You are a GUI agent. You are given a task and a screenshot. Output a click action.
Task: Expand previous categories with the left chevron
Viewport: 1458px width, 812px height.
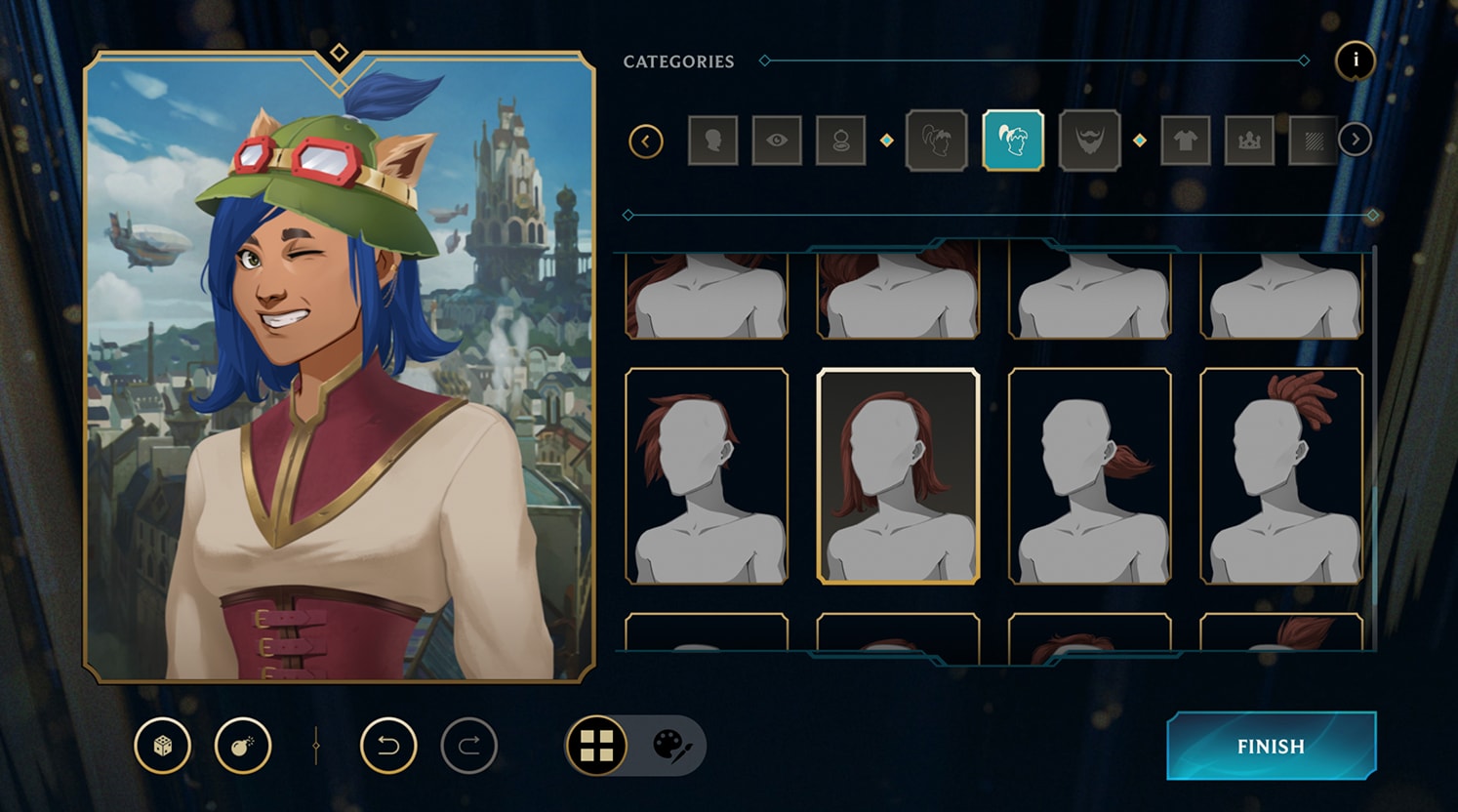click(x=647, y=140)
